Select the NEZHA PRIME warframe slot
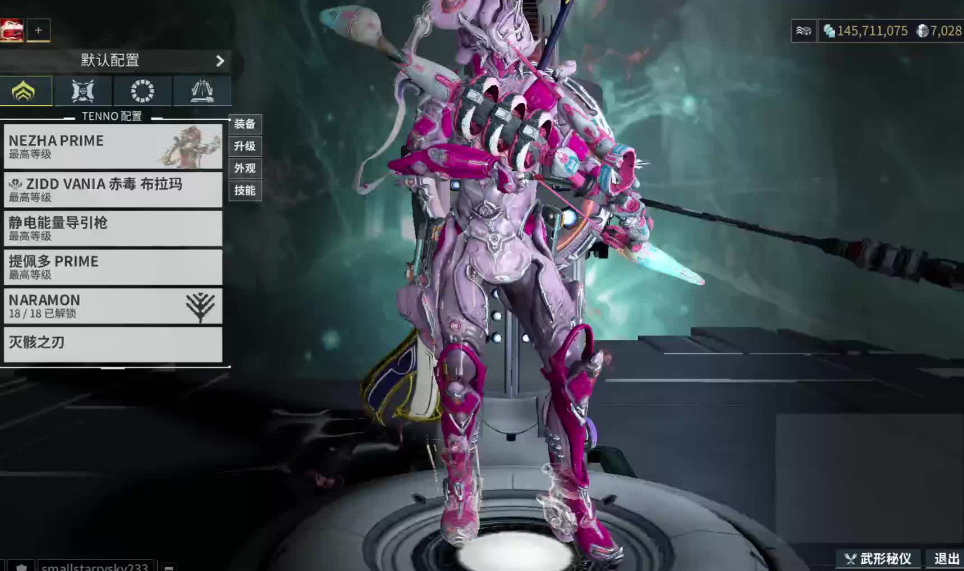The image size is (964, 571). (x=113, y=147)
